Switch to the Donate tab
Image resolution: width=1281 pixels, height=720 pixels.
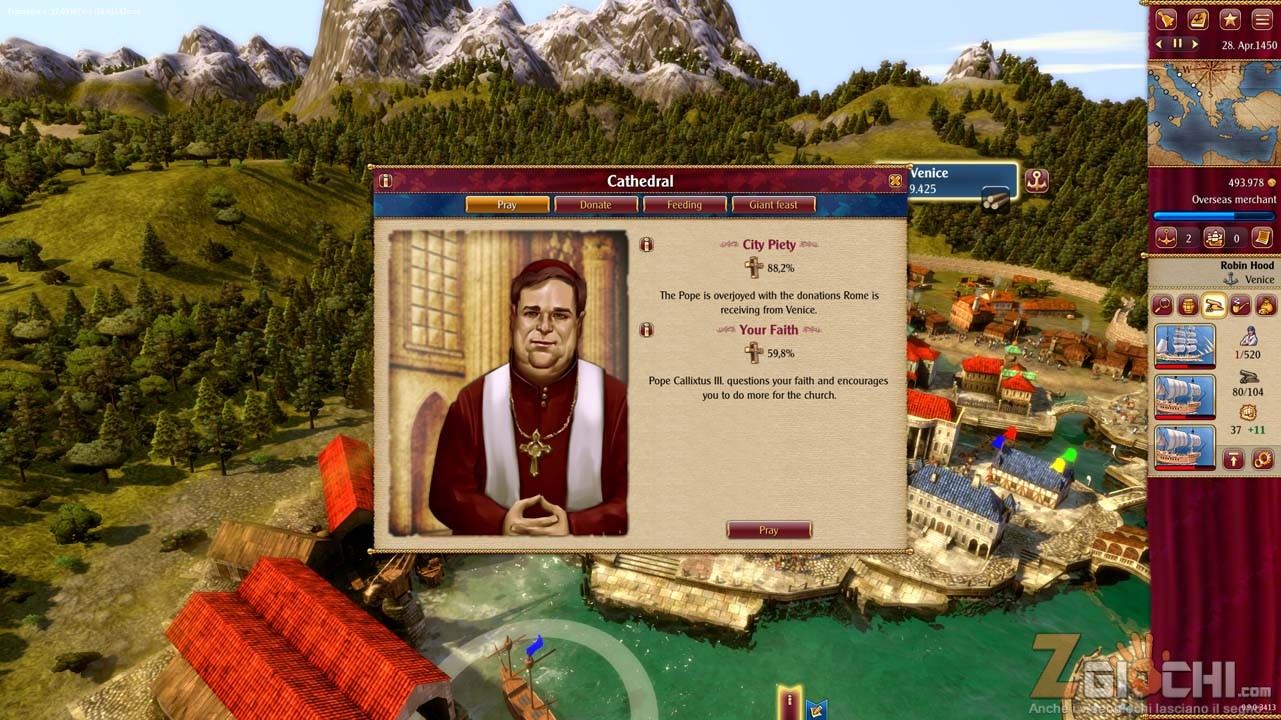click(x=596, y=205)
